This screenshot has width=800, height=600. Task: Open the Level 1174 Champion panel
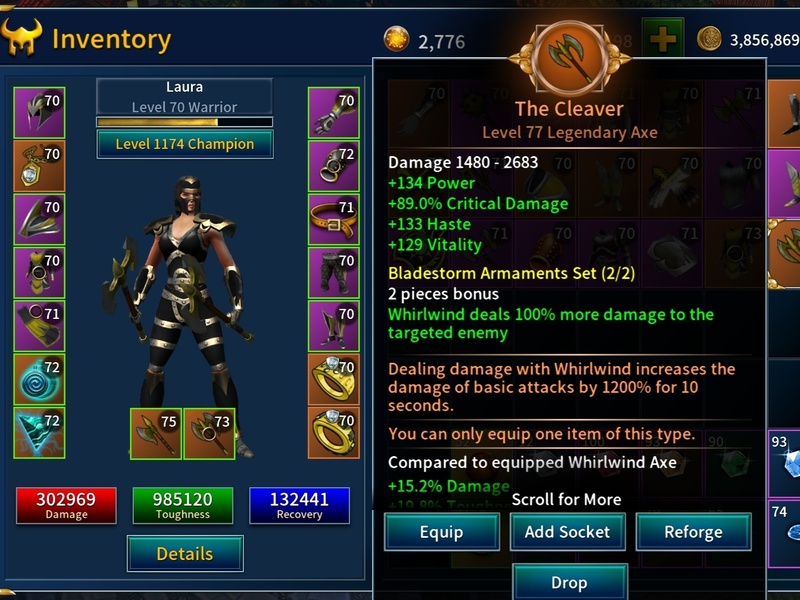[x=185, y=144]
